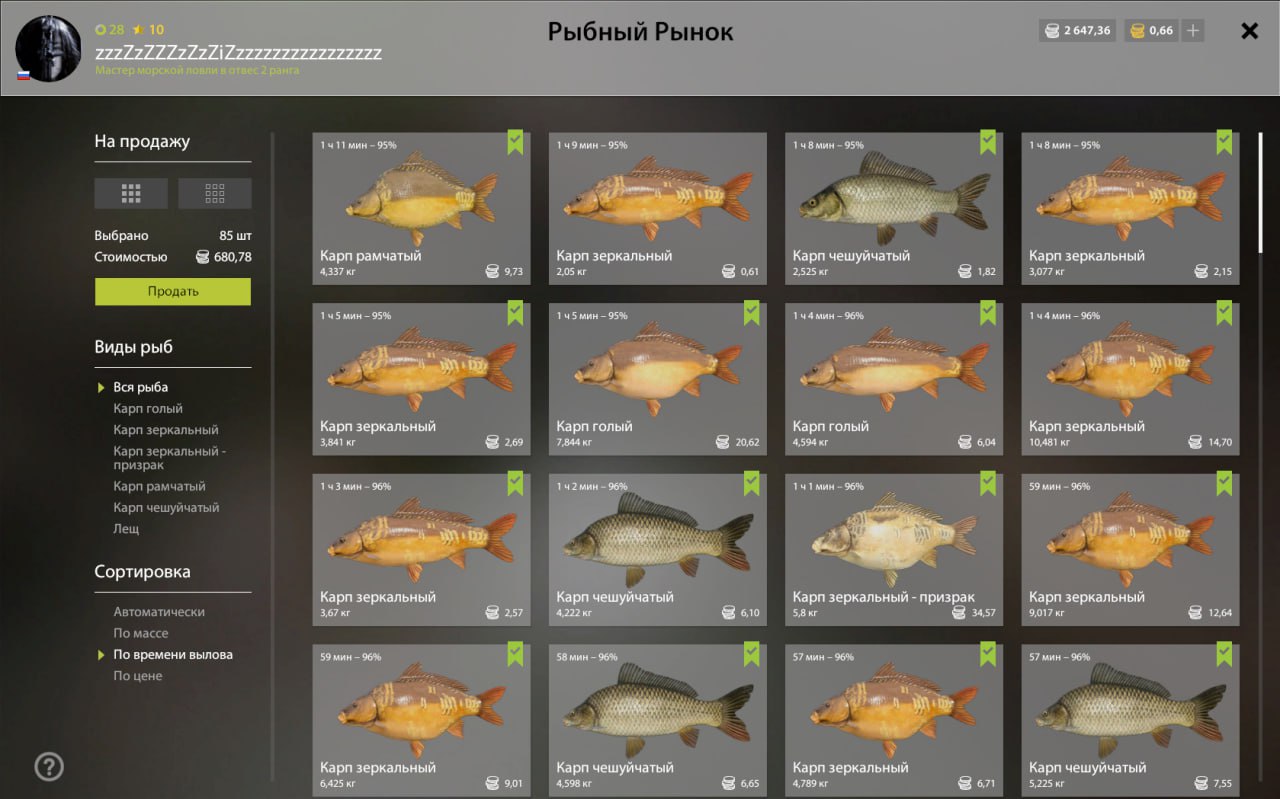Select the Карп зеркальный 10,481 кг card
This screenshot has height=799, width=1280.
point(1129,379)
